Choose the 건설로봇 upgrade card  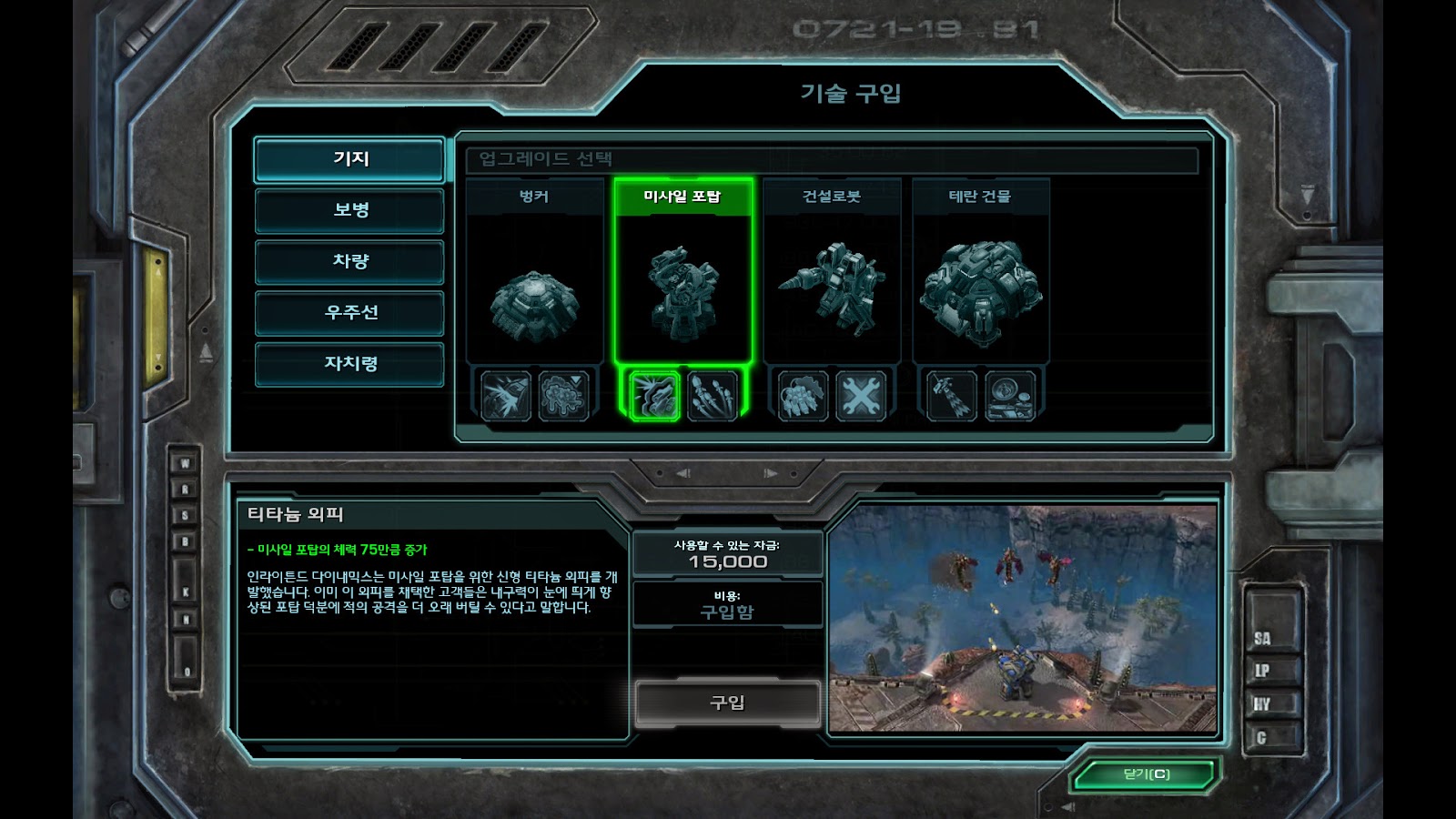coord(832,273)
